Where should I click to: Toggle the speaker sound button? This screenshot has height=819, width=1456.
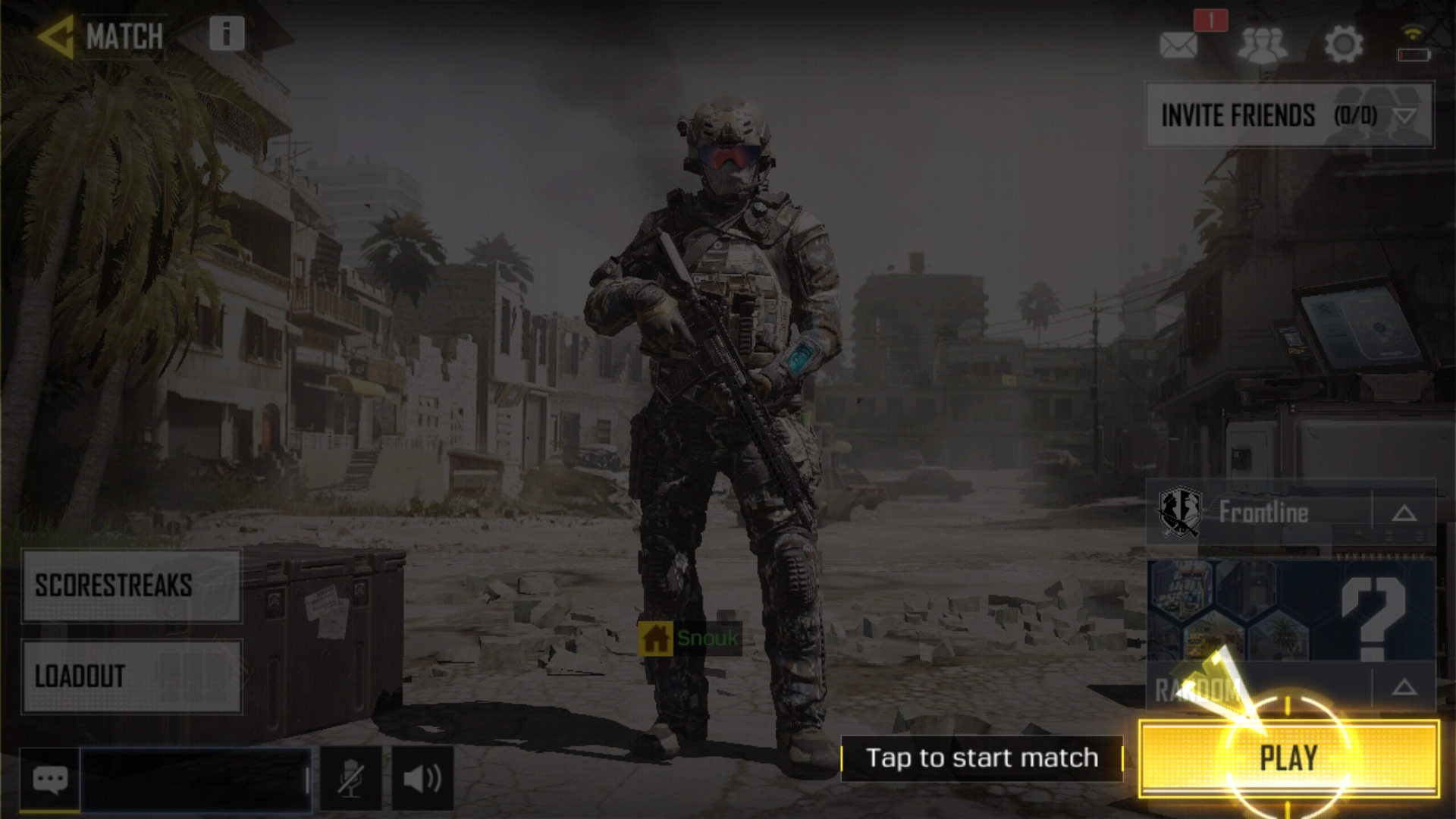[x=422, y=779]
